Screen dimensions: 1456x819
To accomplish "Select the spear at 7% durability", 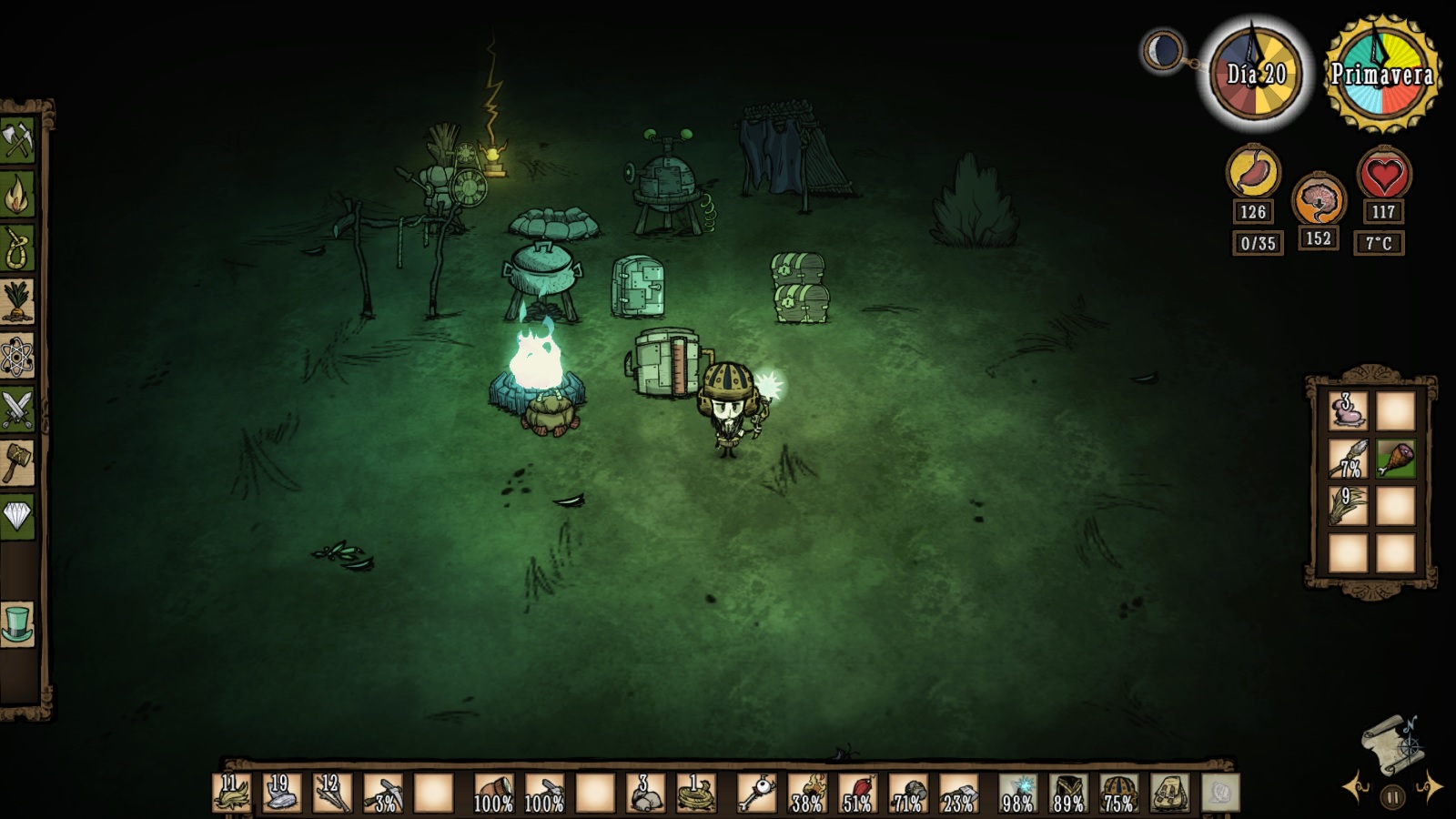I will click(1348, 459).
